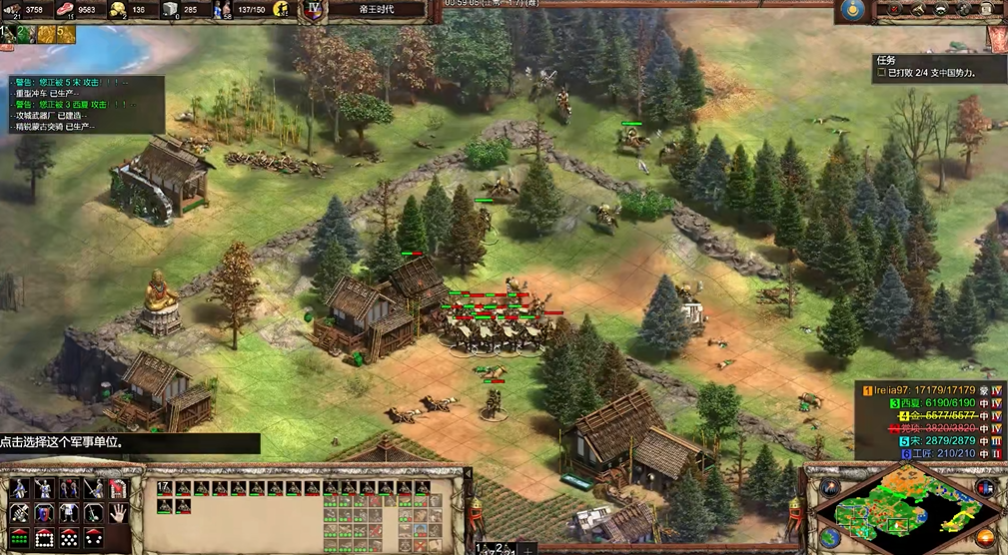Screen dimensions: 1008x555
Task: Click the flare signal button beside minimap
Action: (x=828, y=488)
